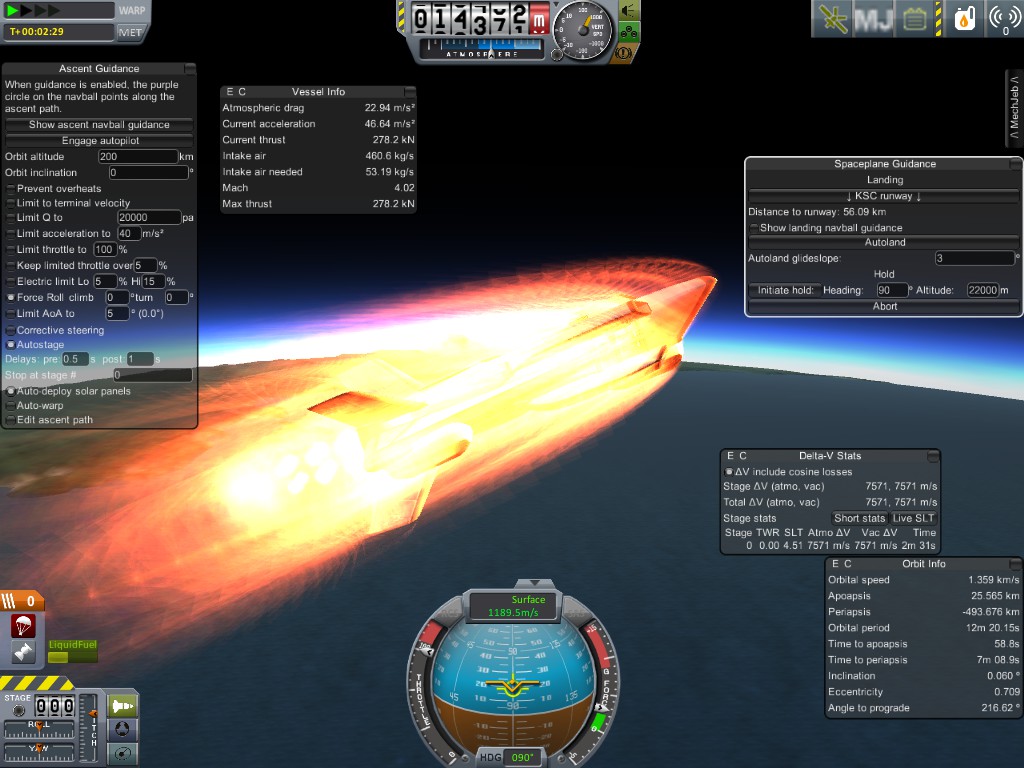Toggle Corrective steering checkbox

pyautogui.click(x=11, y=330)
